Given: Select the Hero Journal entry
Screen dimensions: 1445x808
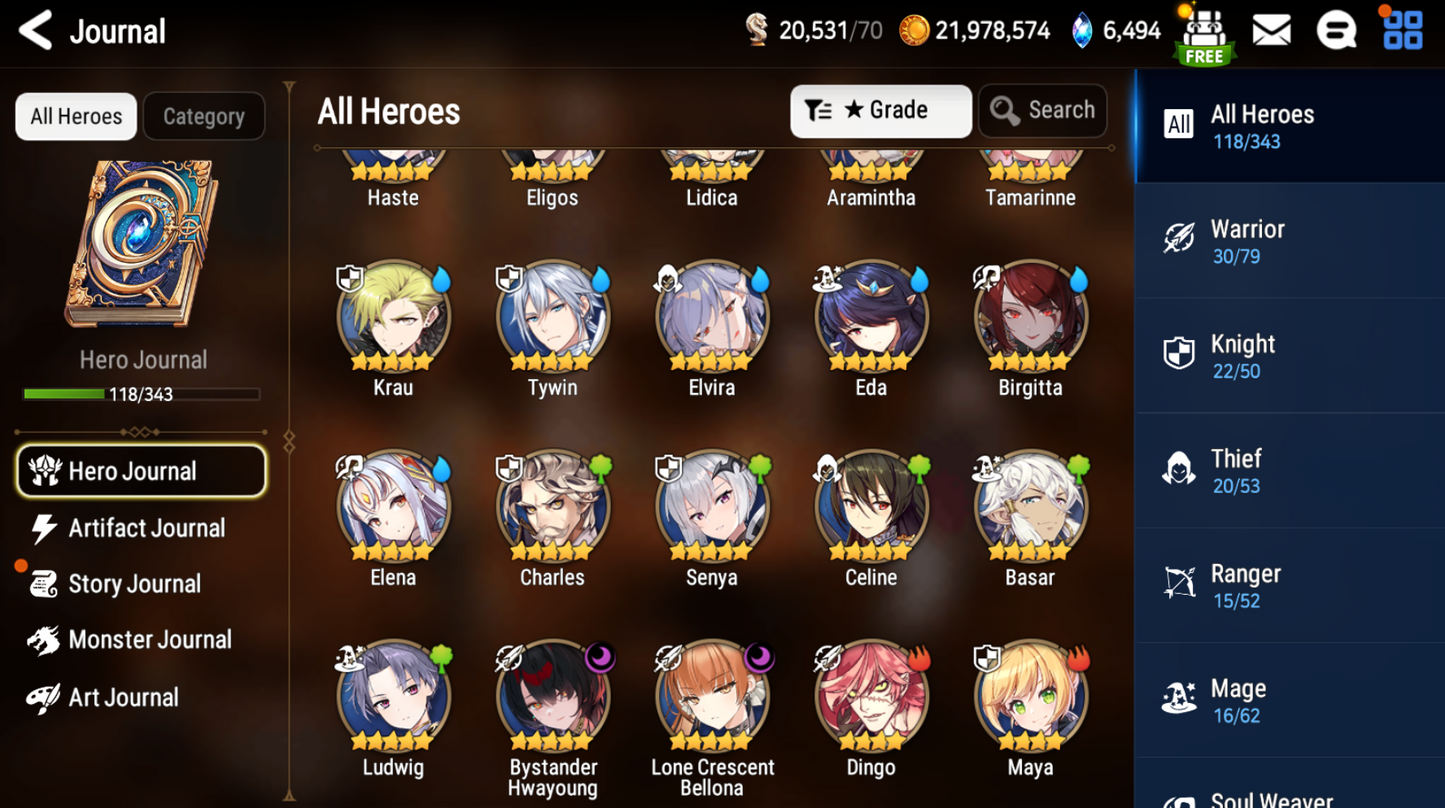Looking at the screenshot, I should (142, 471).
